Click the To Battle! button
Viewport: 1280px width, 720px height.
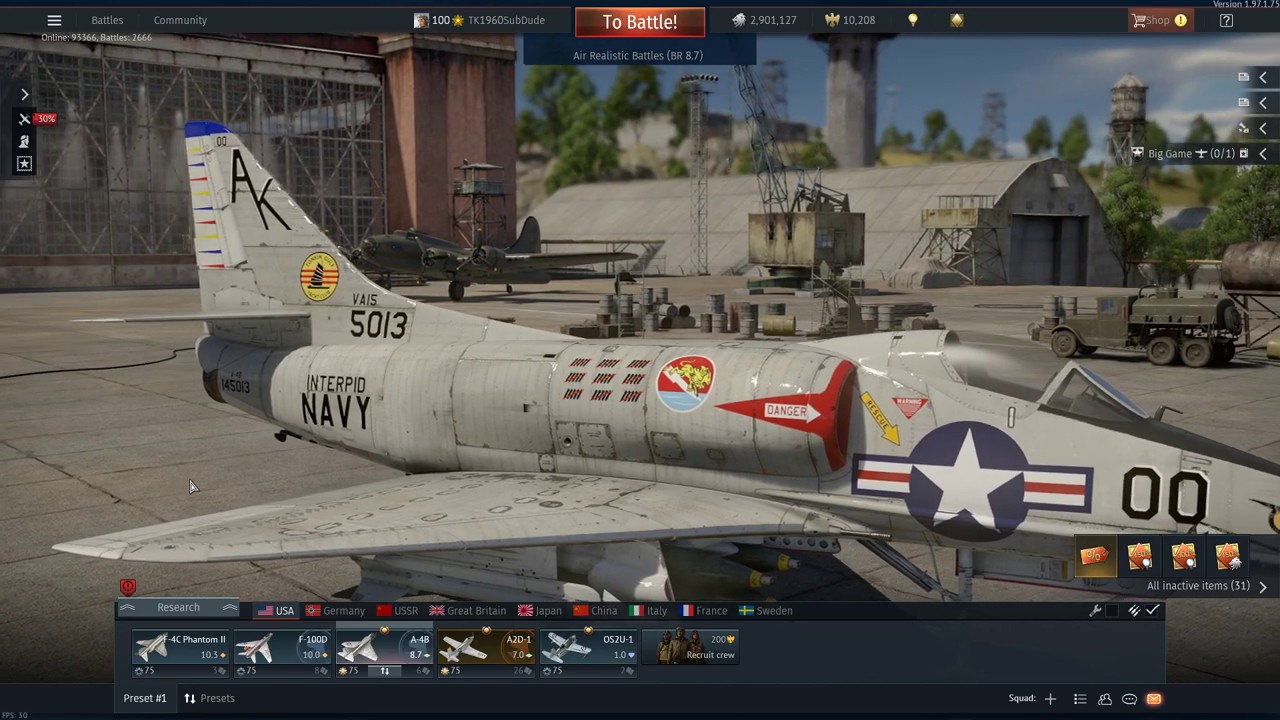pyautogui.click(x=639, y=22)
